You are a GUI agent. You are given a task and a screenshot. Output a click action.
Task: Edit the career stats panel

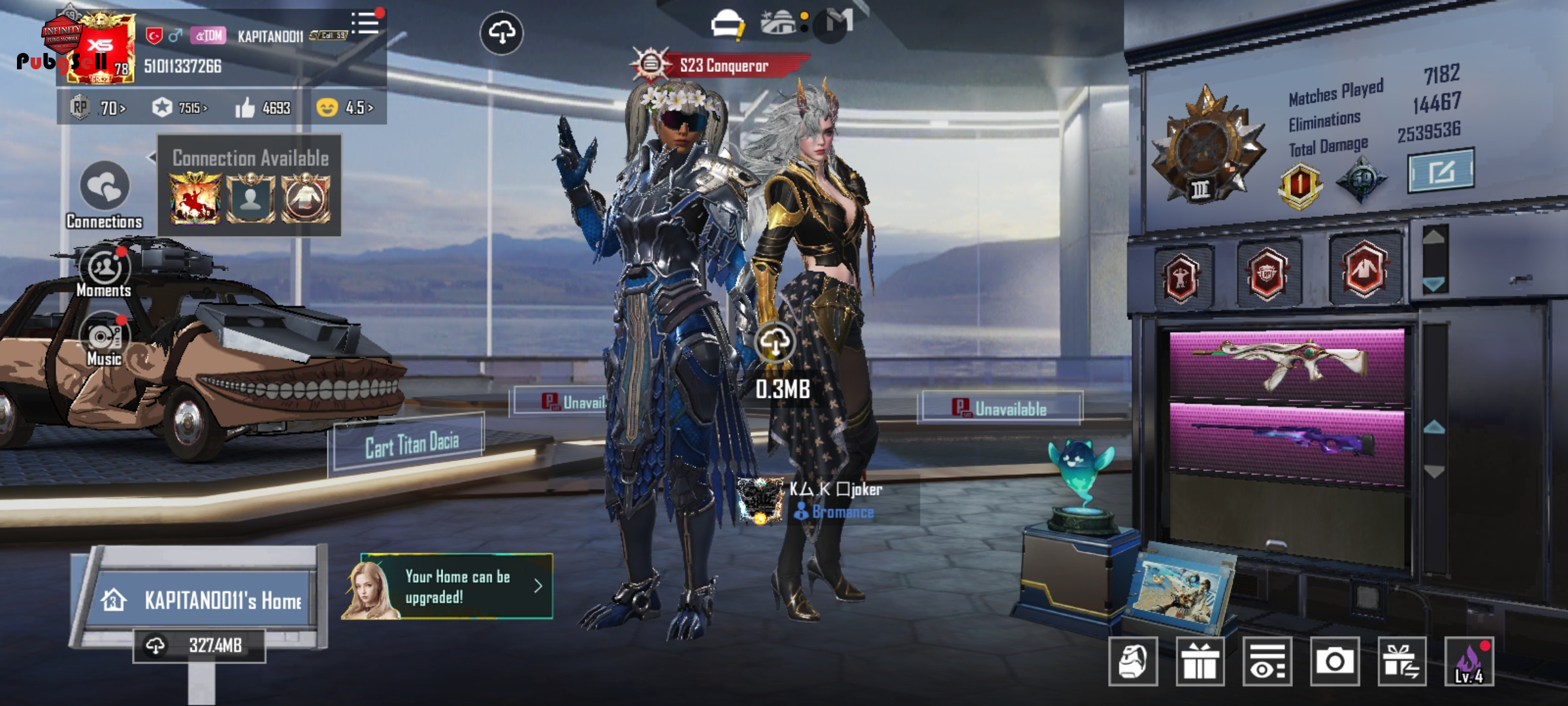(1440, 171)
